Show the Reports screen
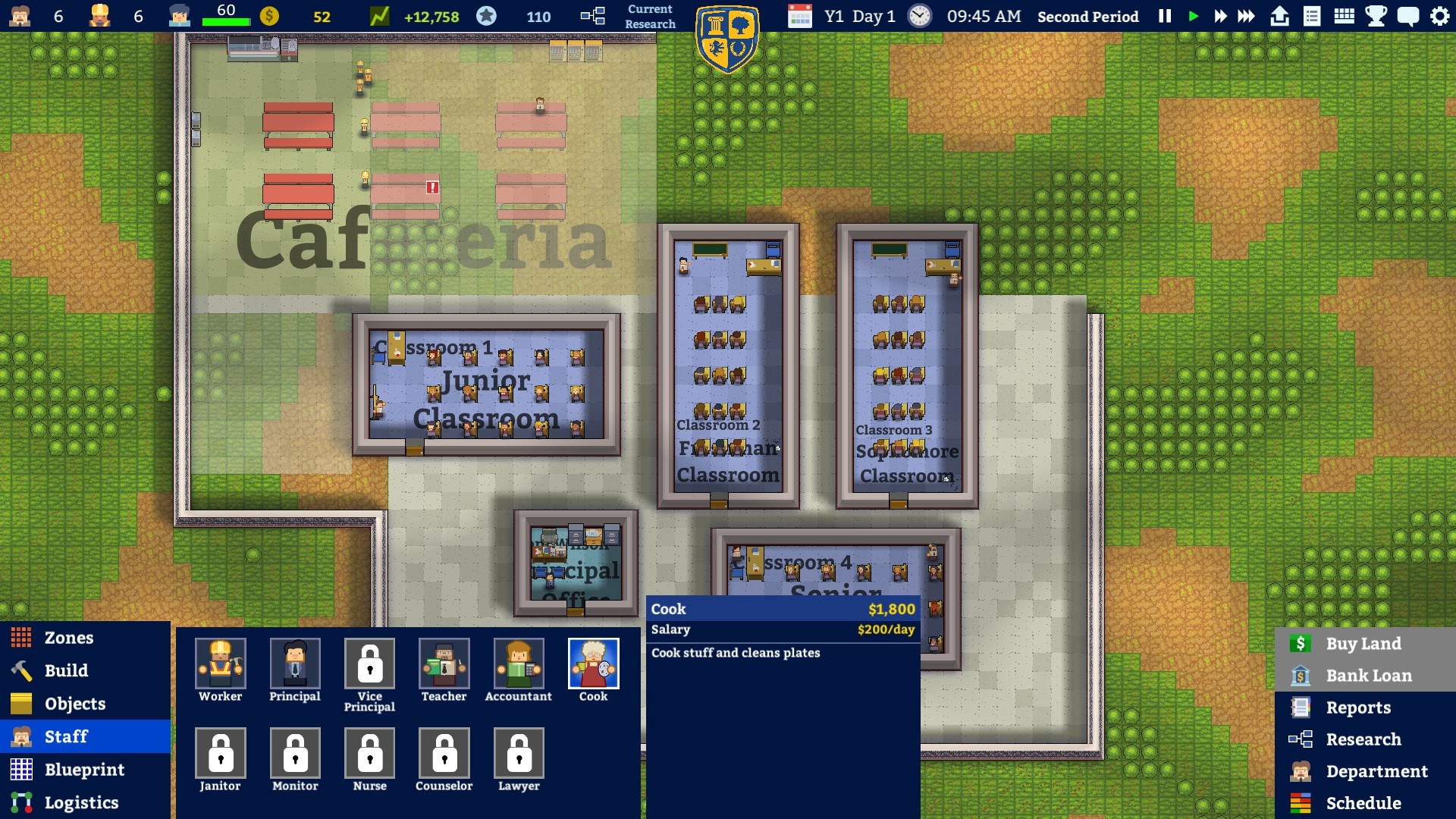Image resolution: width=1456 pixels, height=819 pixels. point(1357,708)
